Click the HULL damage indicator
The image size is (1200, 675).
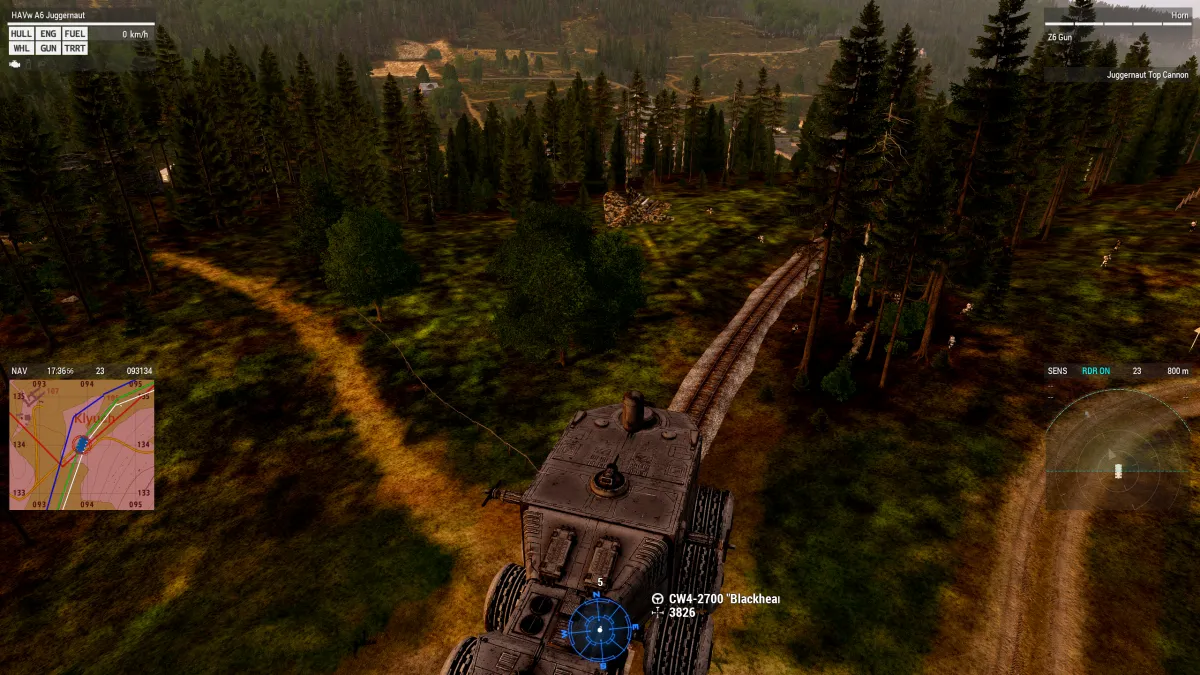point(21,34)
